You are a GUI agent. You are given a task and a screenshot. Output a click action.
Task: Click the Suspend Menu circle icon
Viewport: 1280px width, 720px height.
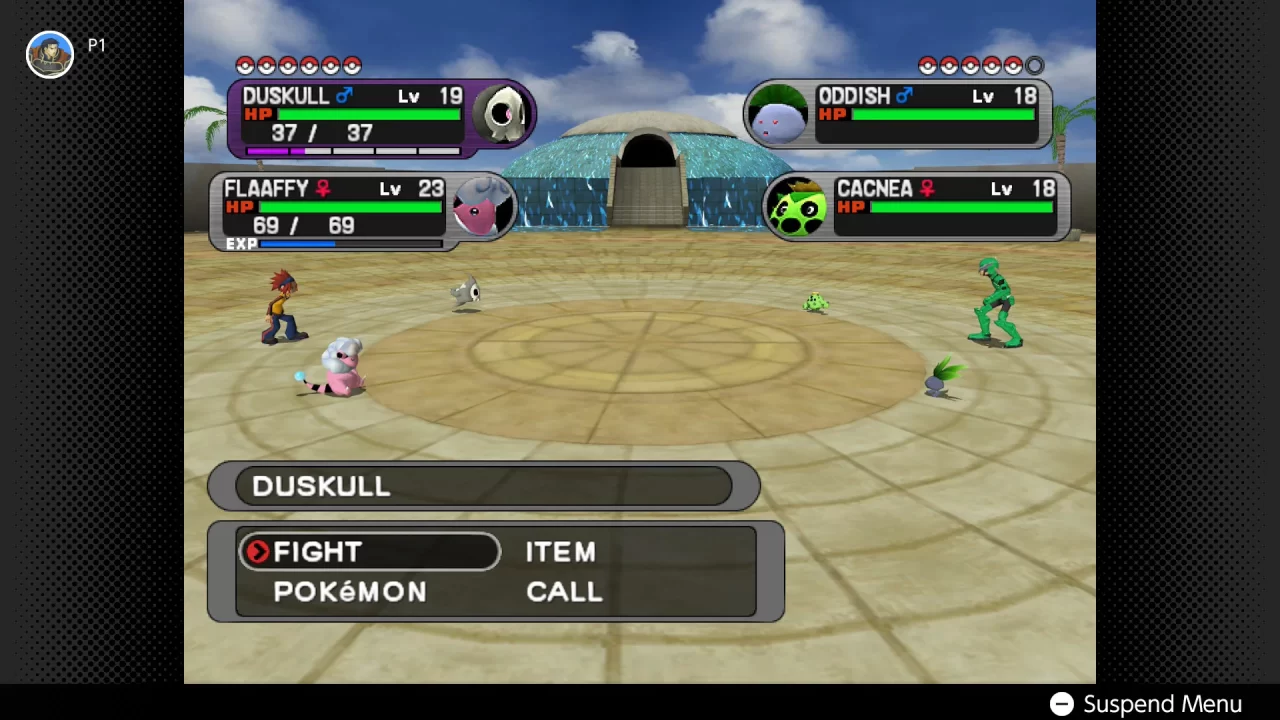click(1062, 704)
